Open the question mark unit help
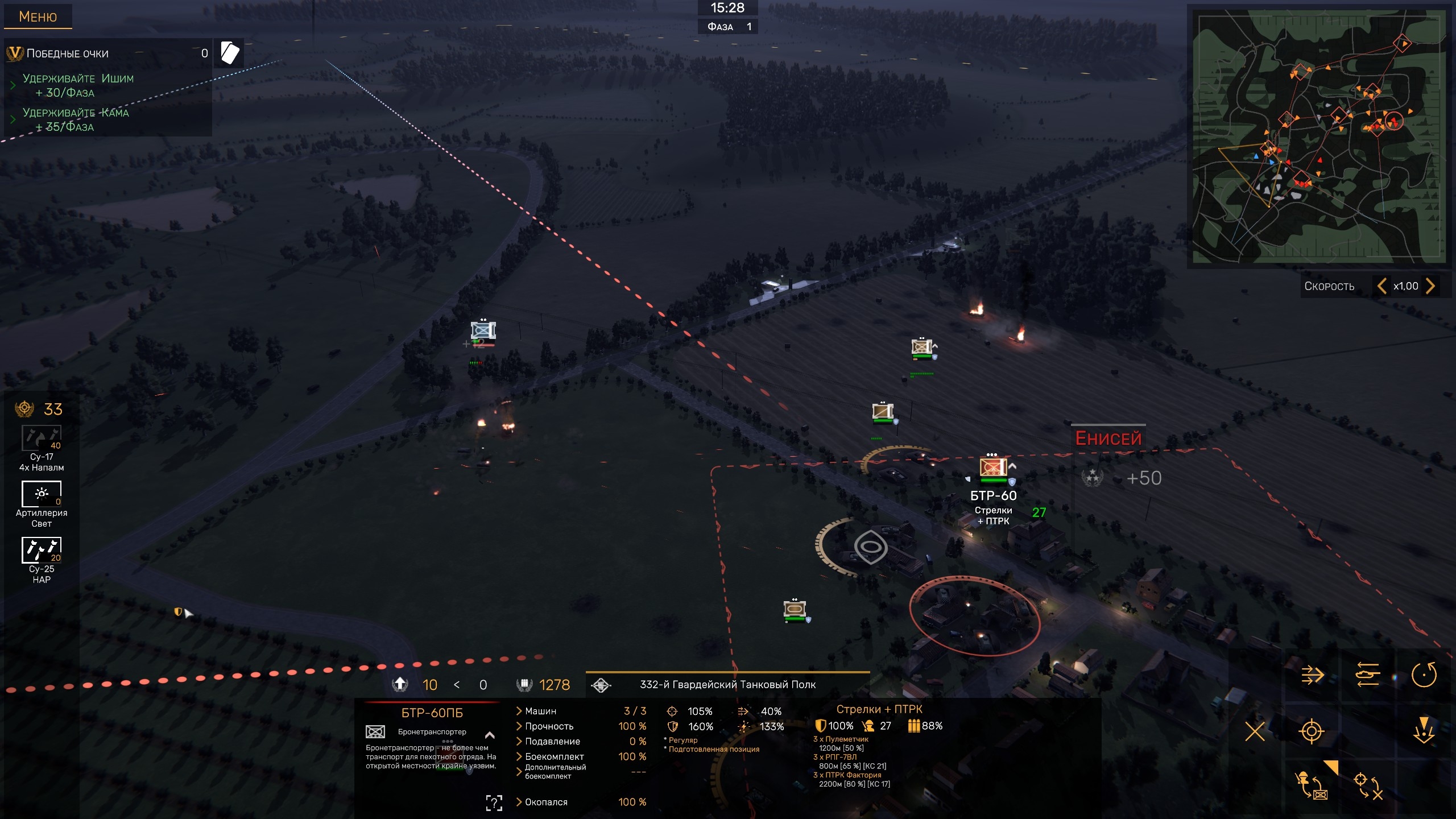This screenshot has width=1456, height=819. click(494, 803)
